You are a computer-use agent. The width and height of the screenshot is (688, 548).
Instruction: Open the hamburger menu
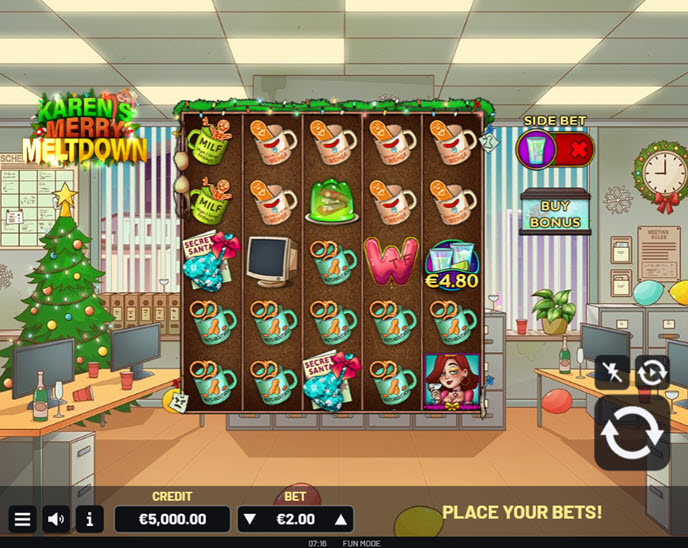click(x=22, y=519)
